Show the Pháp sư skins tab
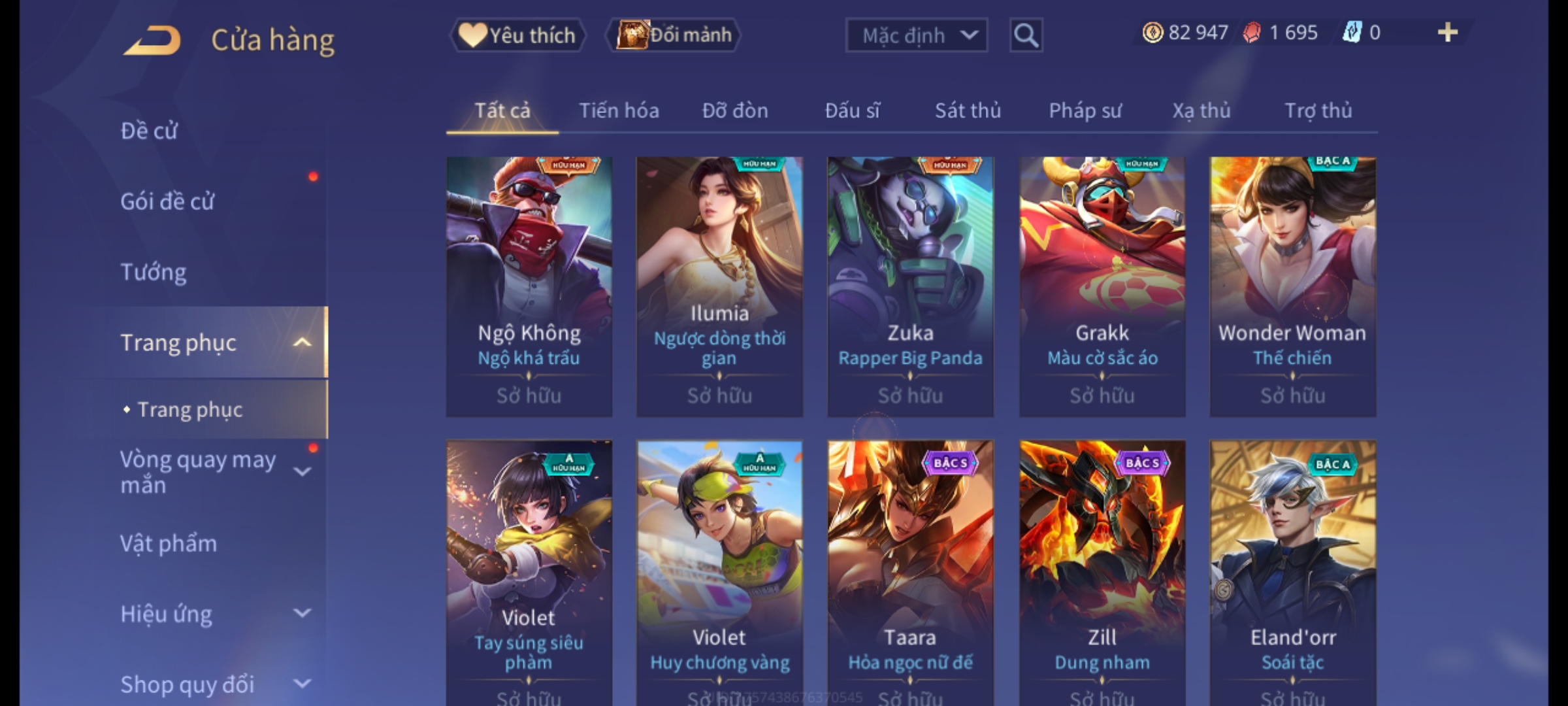1568x706 pixels. [1085, 111]
